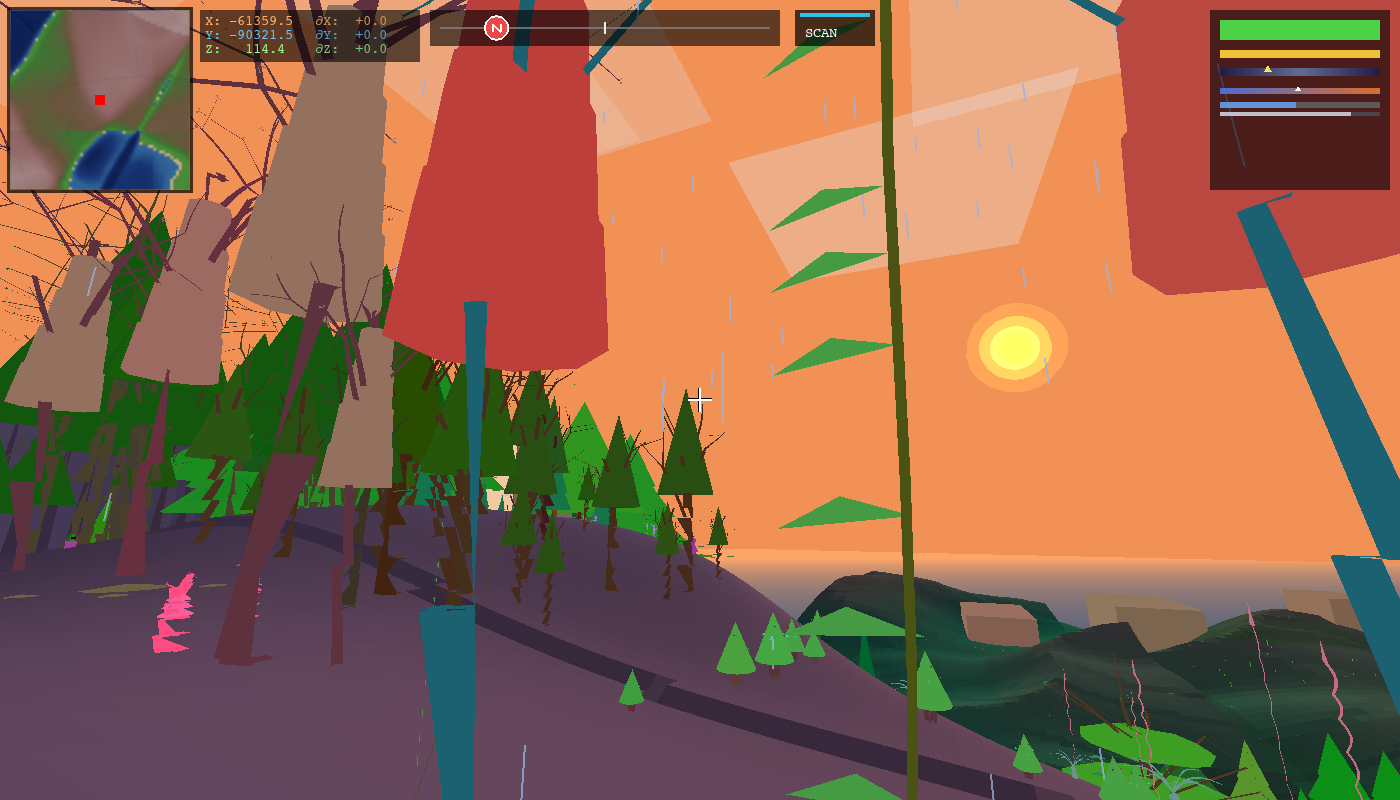This screenshot has height=800, width=1400.
Task: Click the N compass marker
Action: click(498, 28)
